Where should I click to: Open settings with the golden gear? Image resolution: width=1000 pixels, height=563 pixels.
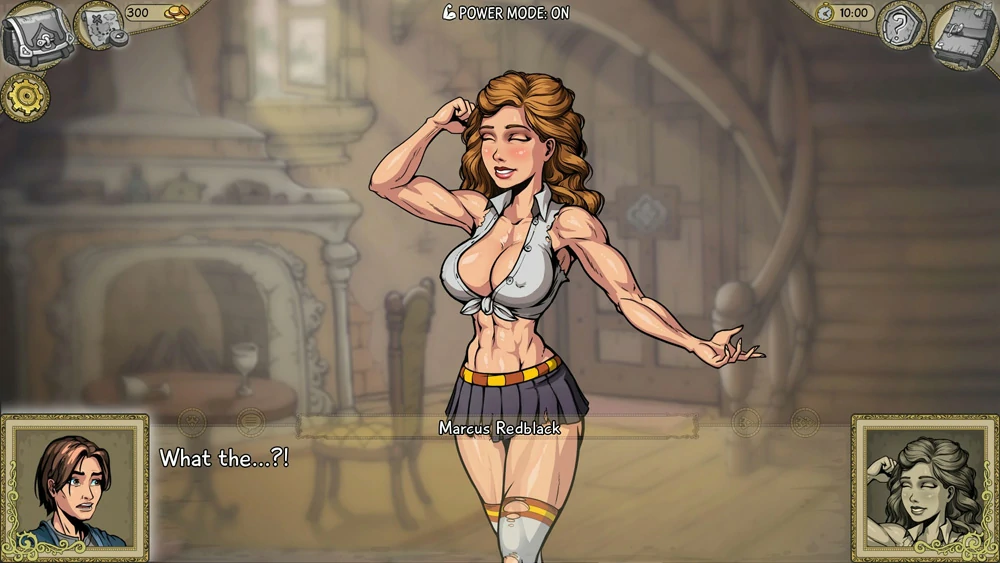[25, 97]
